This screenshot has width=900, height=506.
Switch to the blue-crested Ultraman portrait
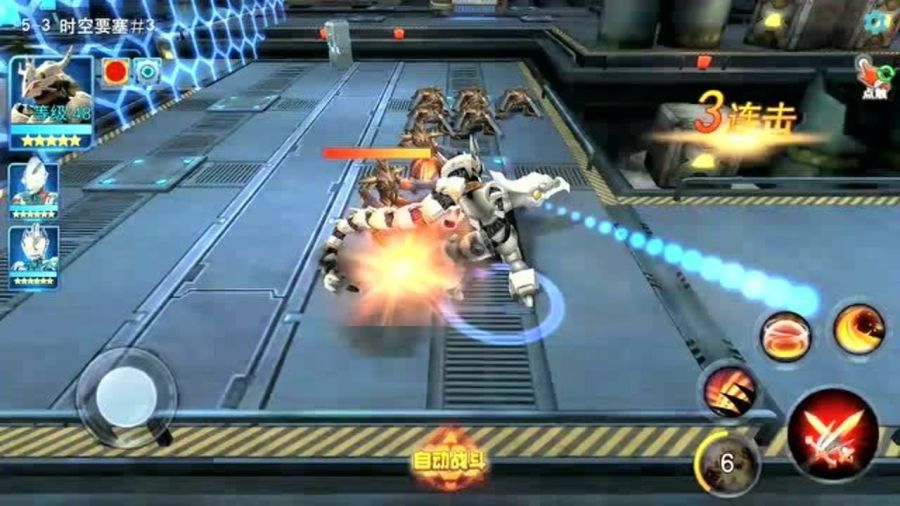click(33, 254)
